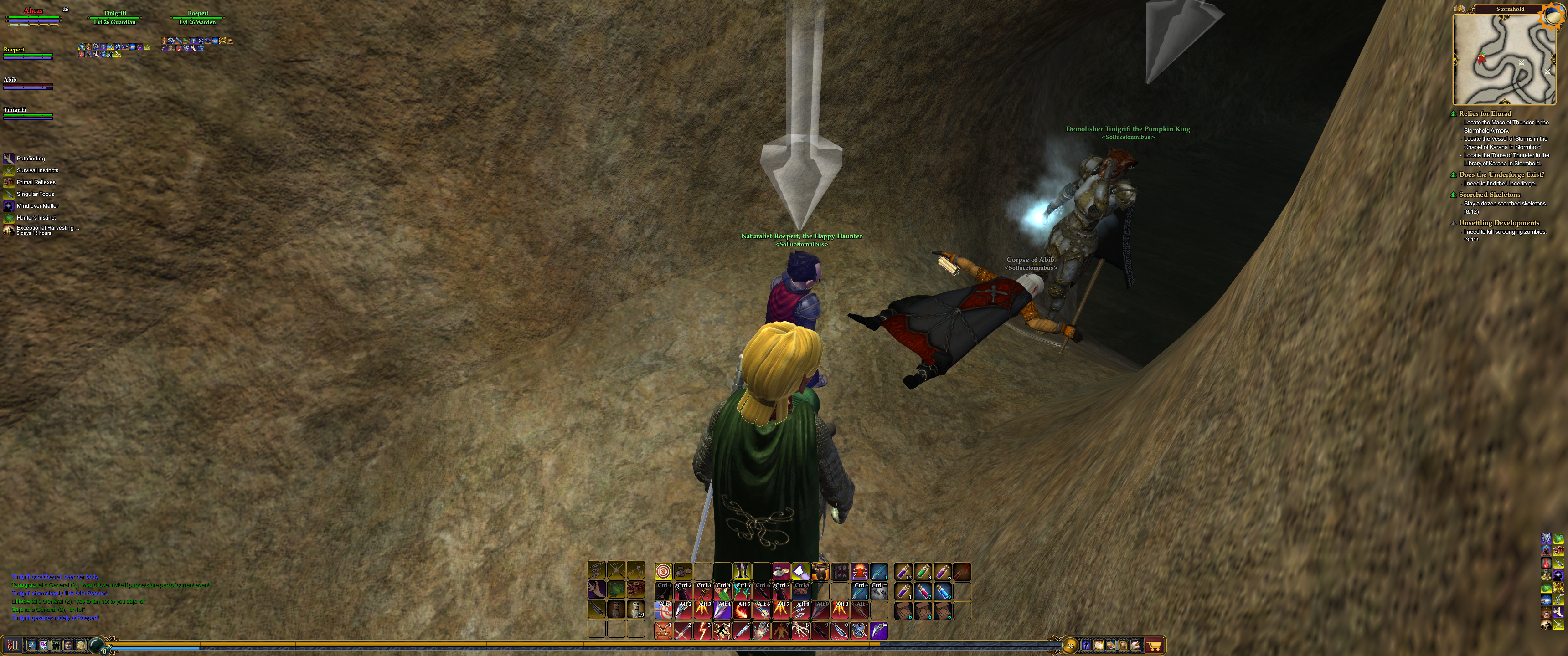This screenshot has height=656, width=1568.
Task: Open the three-silhouette community icon
Action: 56,645
